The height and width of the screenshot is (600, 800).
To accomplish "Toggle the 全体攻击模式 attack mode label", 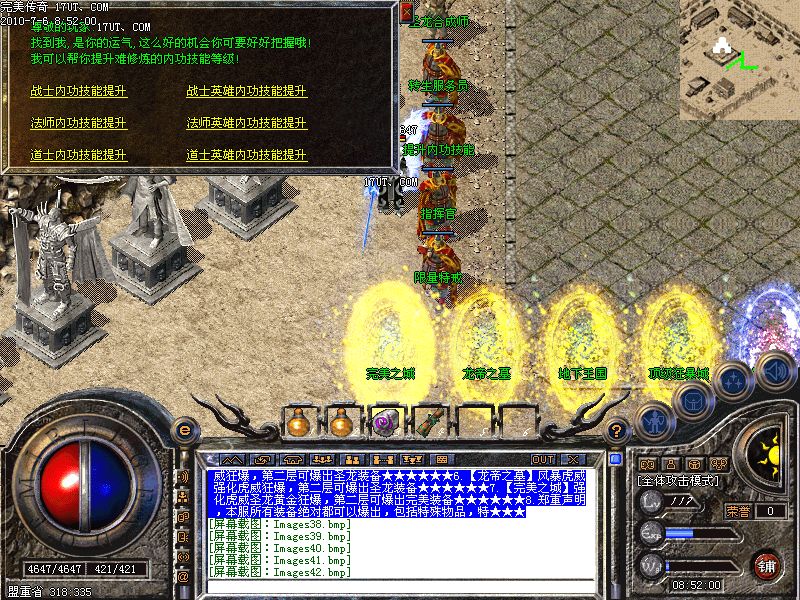I will [x=679, y=481].
